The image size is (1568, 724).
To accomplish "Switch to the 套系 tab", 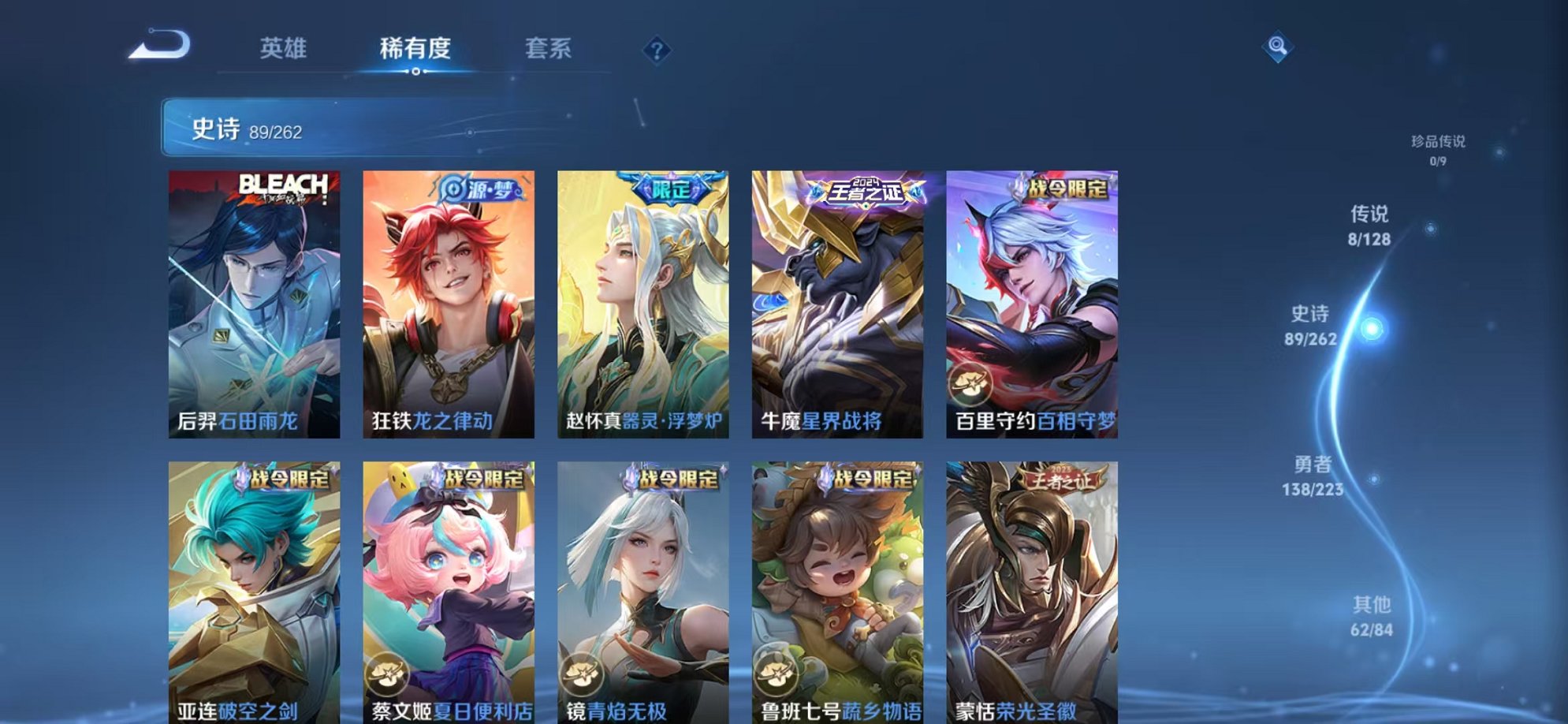I will 550,49.
